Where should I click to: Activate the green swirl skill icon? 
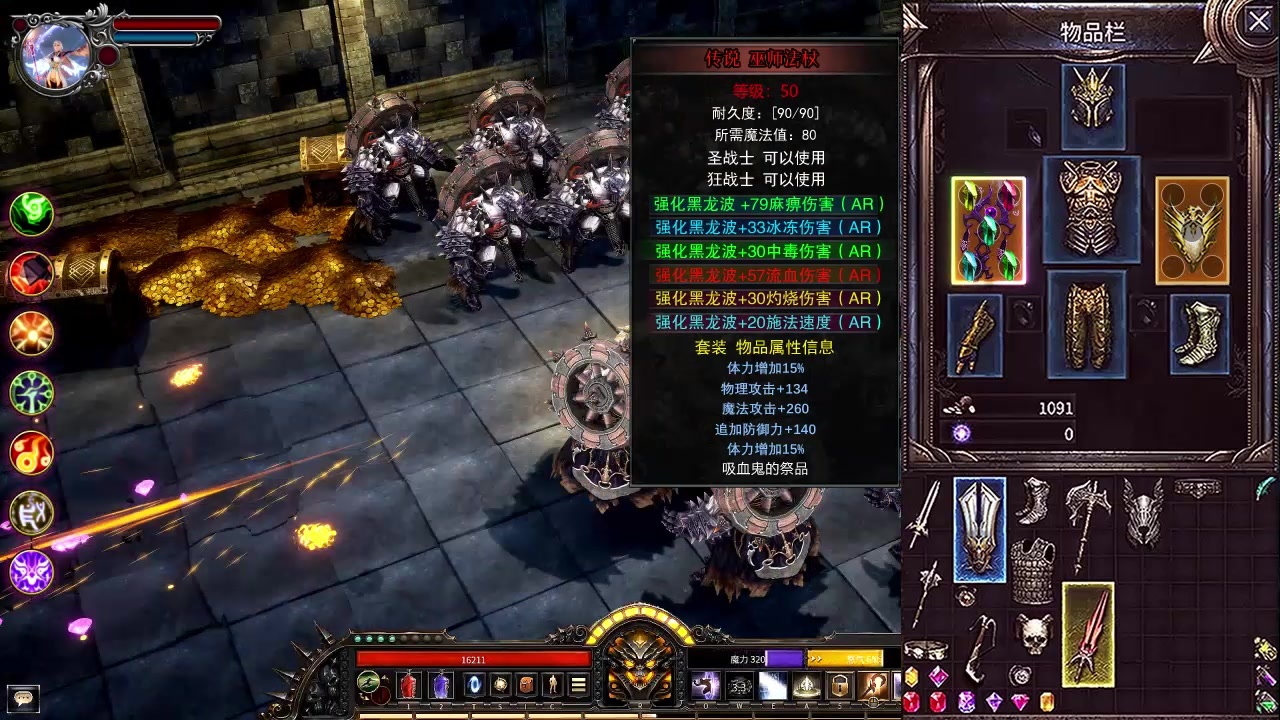click(32, 213)
